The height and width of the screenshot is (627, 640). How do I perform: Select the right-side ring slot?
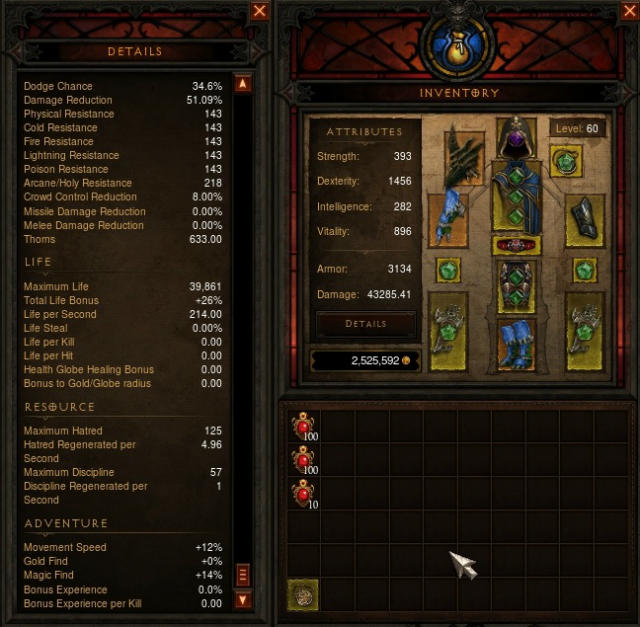(x=585, y=270)
